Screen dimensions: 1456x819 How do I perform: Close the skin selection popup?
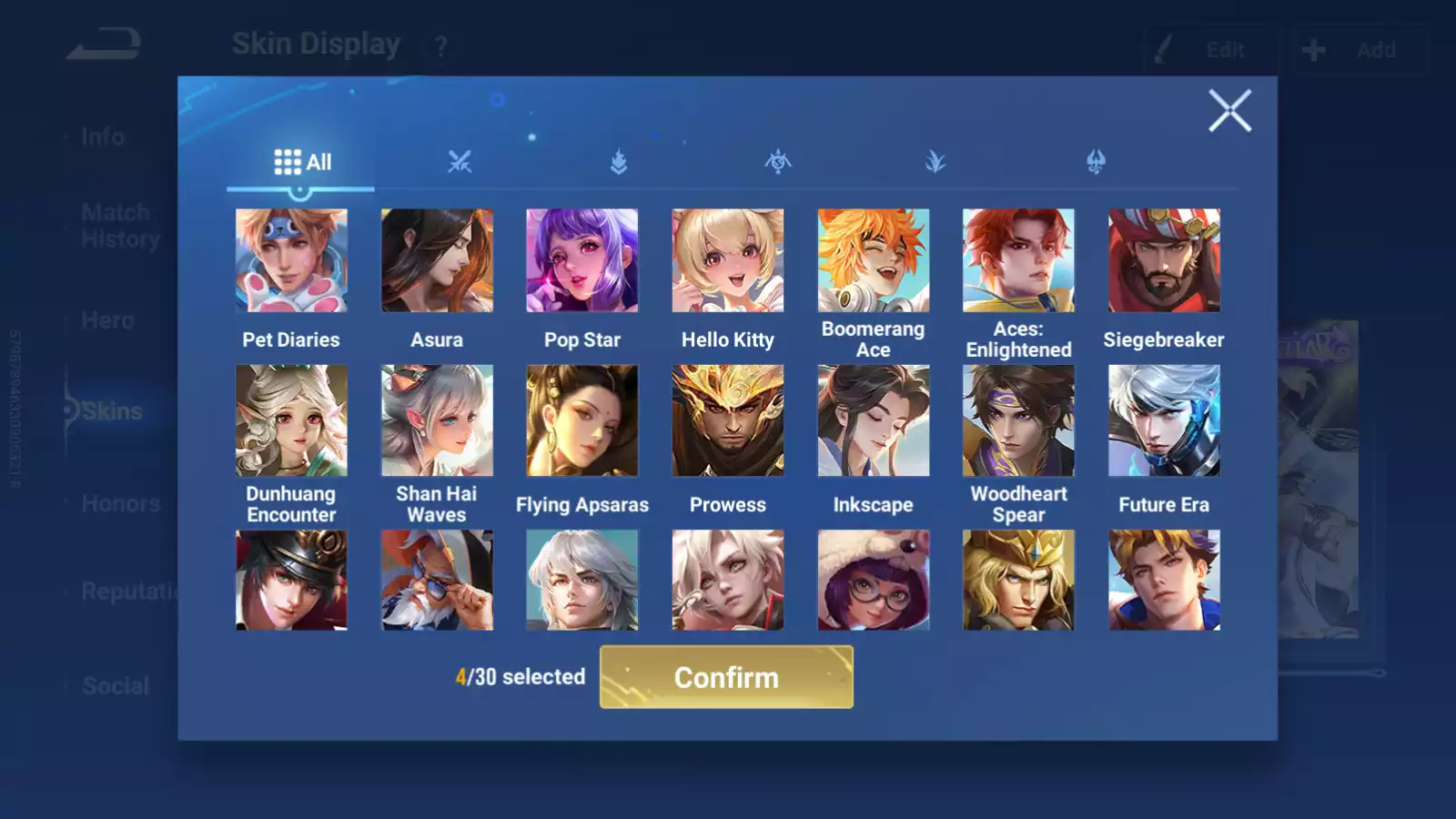[x=1229, y=111]
